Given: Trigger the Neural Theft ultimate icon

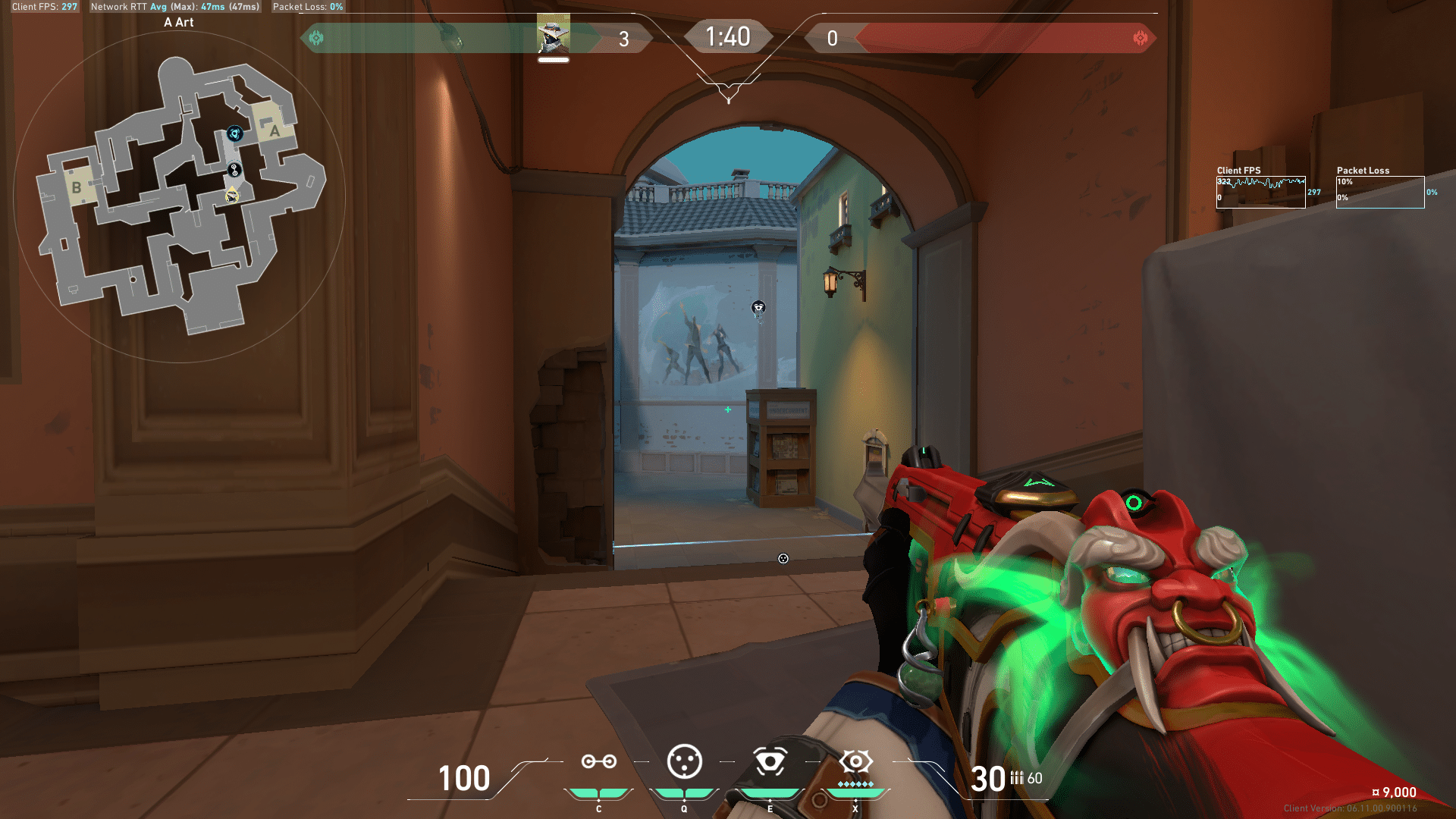Looking at the screenshot, I should click(x=855, y=761).
